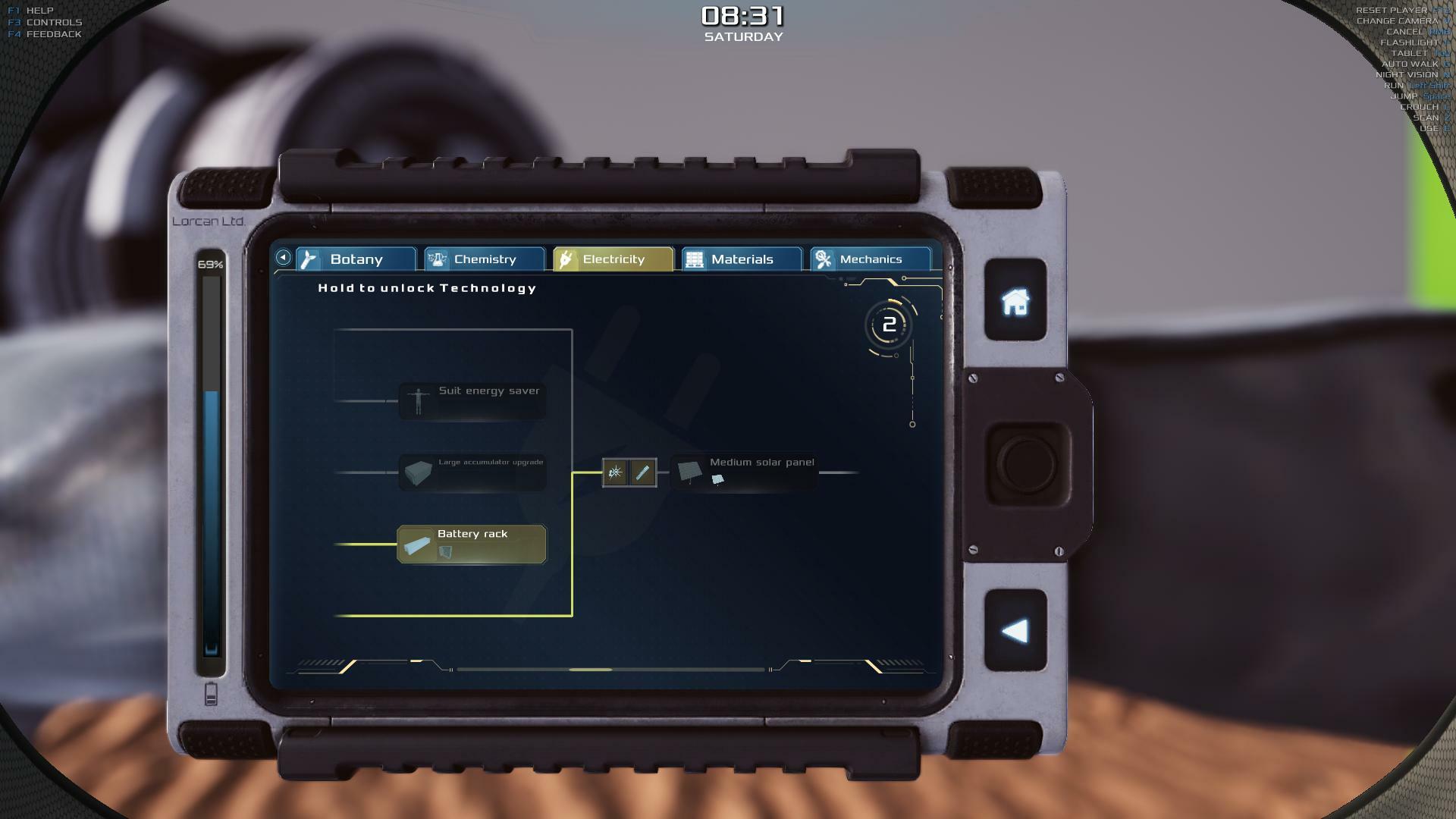Click the small left arrow before Botany

[283, 258]
